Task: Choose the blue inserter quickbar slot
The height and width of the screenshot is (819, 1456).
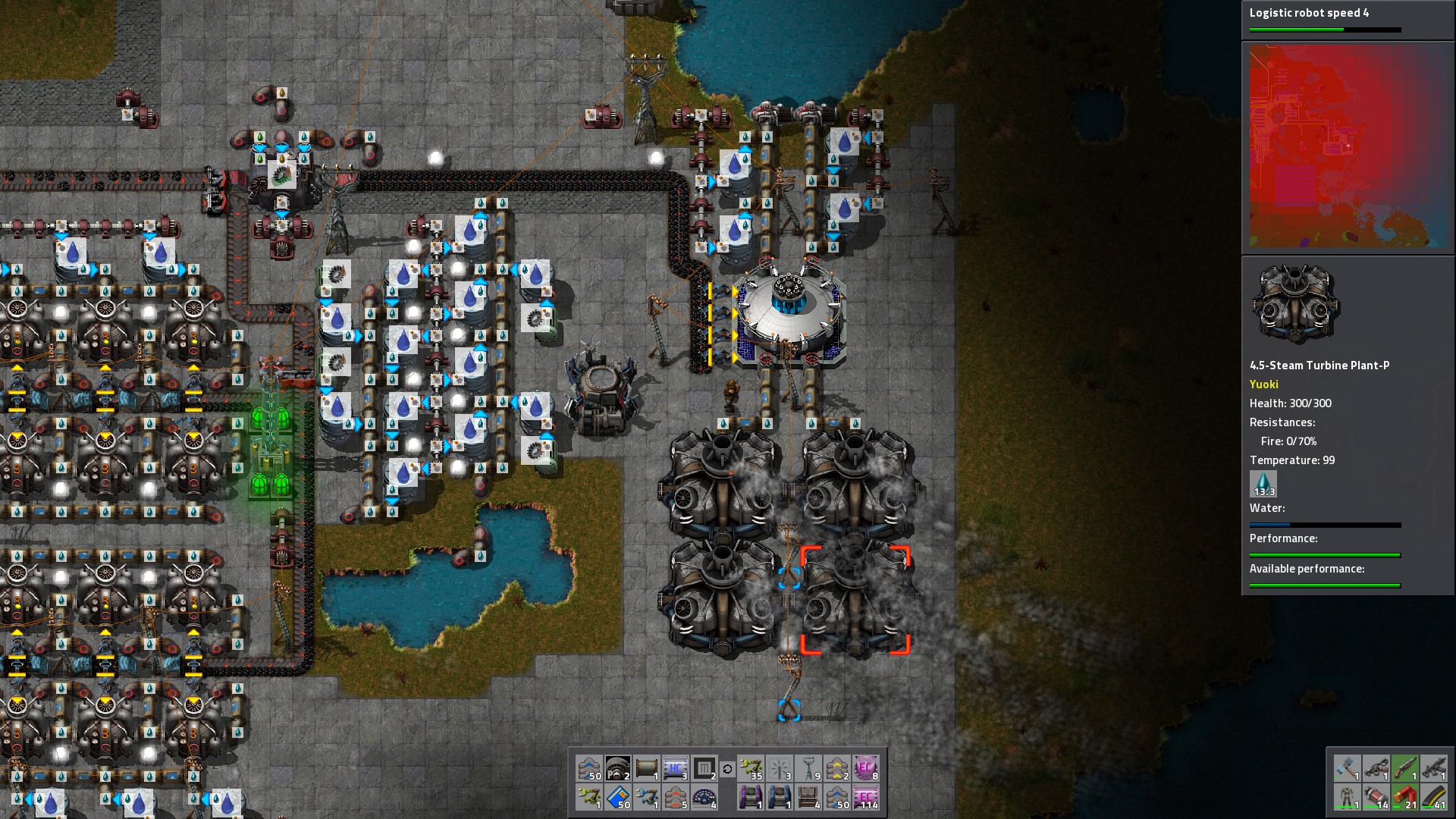Action: [647, 797]
